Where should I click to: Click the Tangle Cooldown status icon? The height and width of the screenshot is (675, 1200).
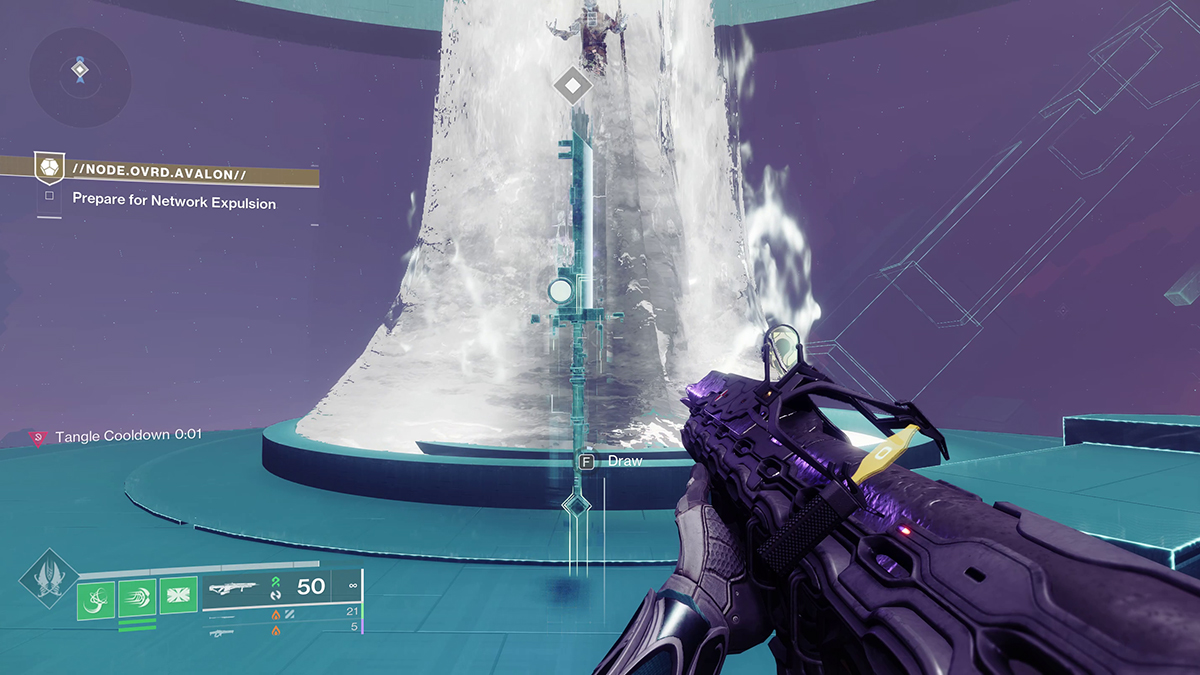coord(38,437)
